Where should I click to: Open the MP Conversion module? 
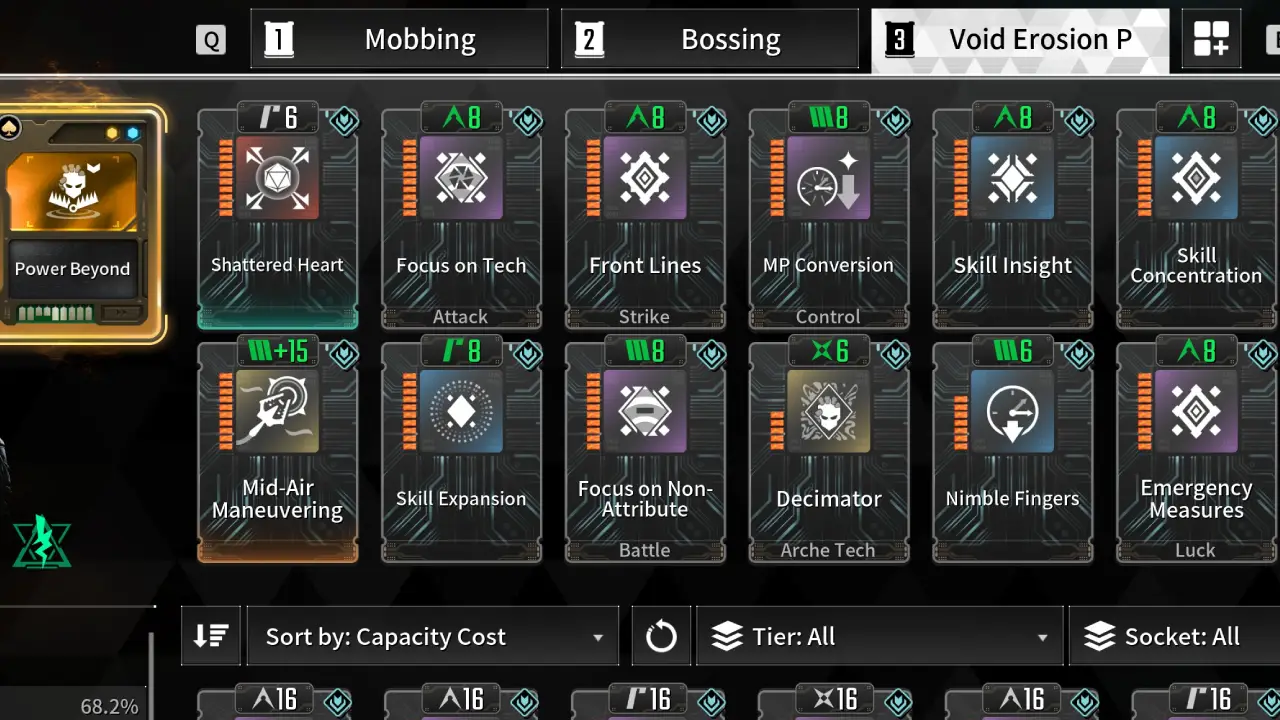[829, 215]
